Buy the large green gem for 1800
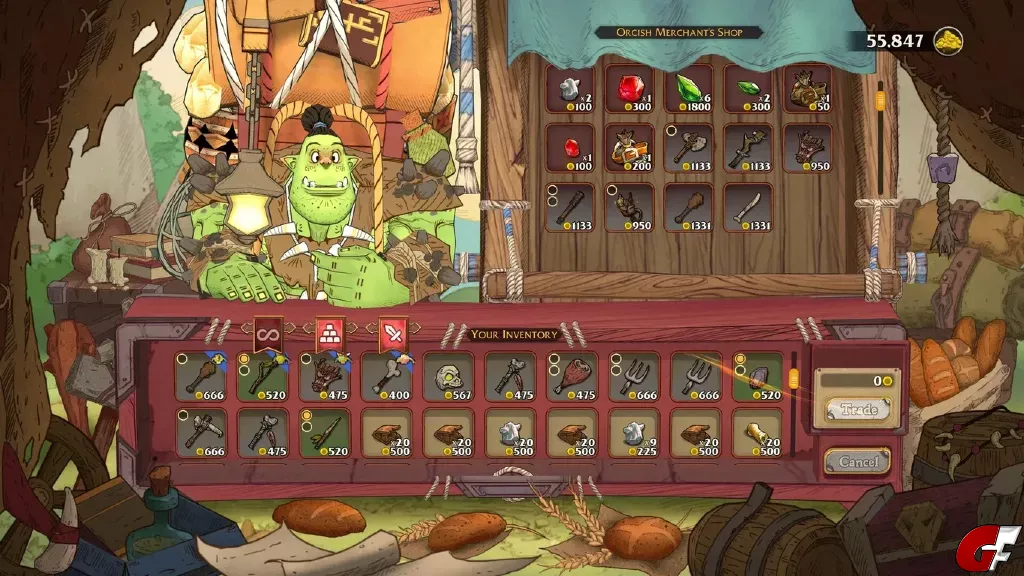 coord(689,88)
